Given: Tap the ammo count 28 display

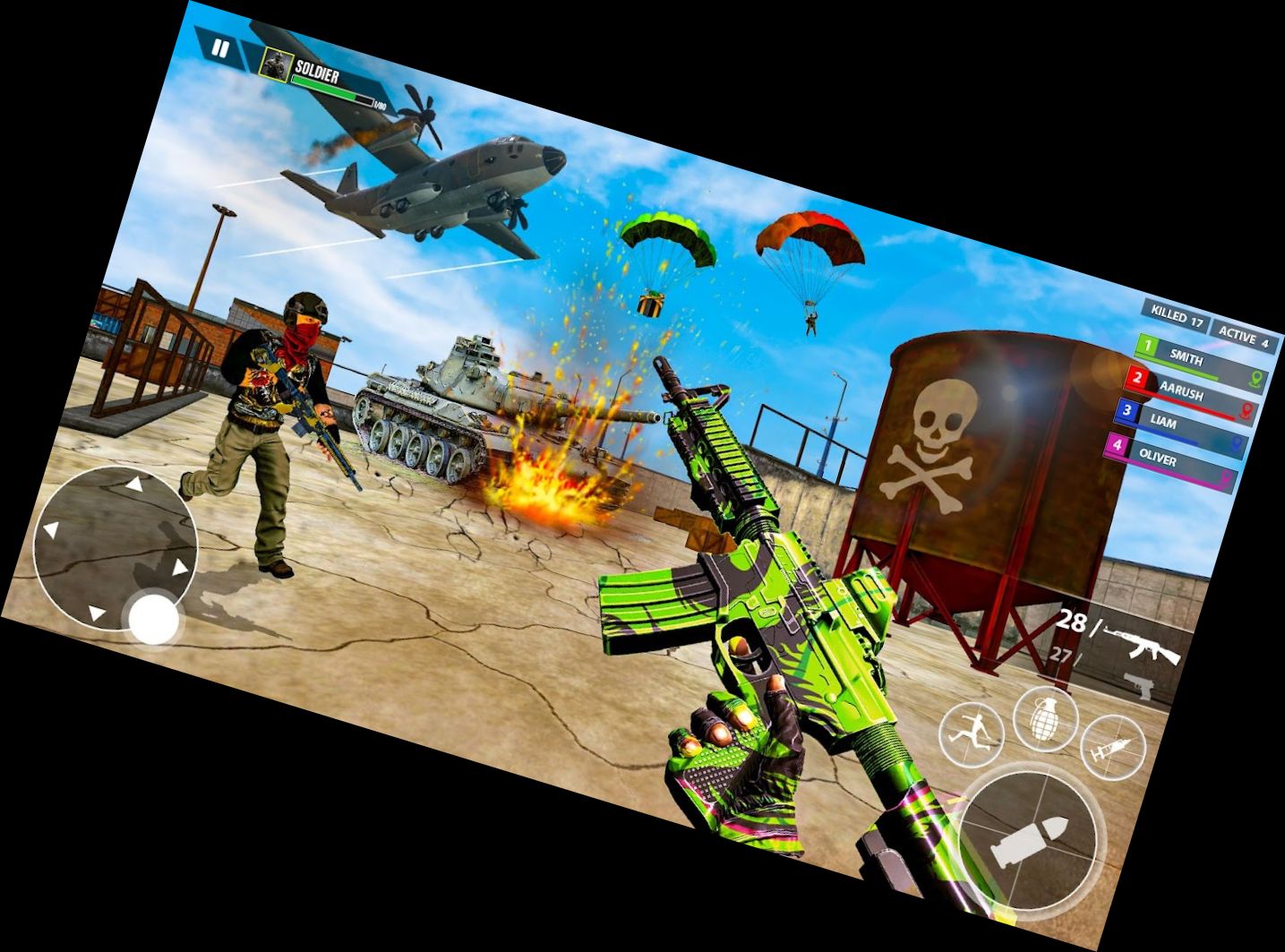Looking at the screenshot, I should tap(1071, 621).
